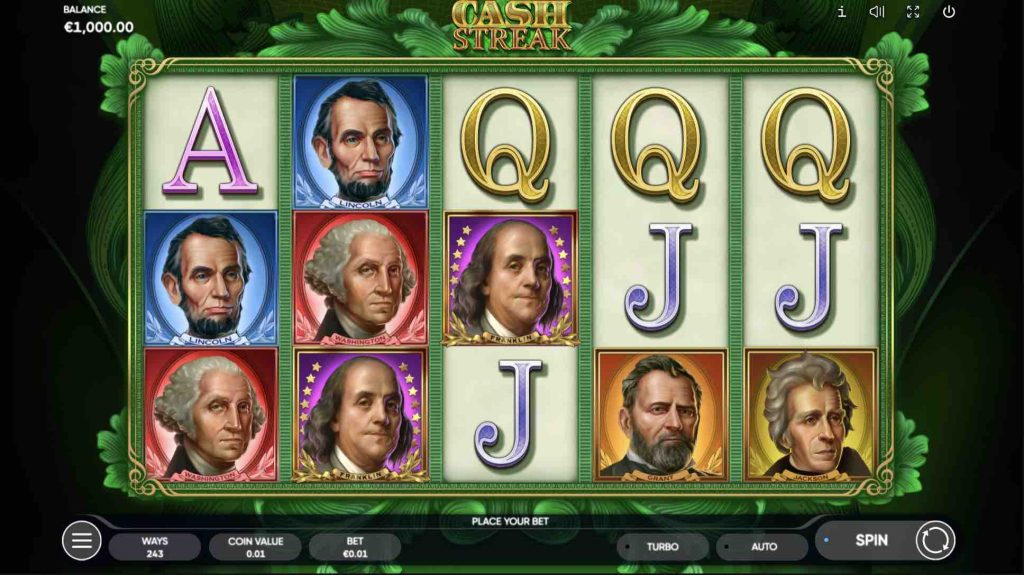Adjust the Coin Value setting
This screenshot has width=1024, height=575.
(x=255, y=547)
